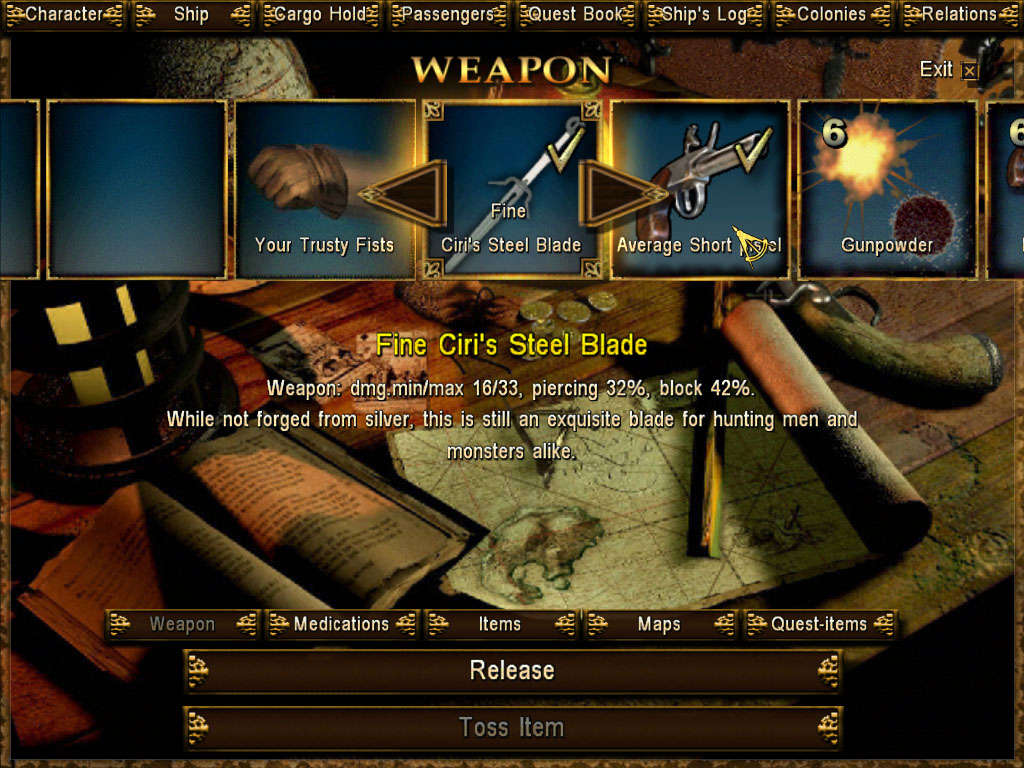The width and height of the screenshot is (1024, 768).
Task: Click the Release button
Action: tap(512, 670)
